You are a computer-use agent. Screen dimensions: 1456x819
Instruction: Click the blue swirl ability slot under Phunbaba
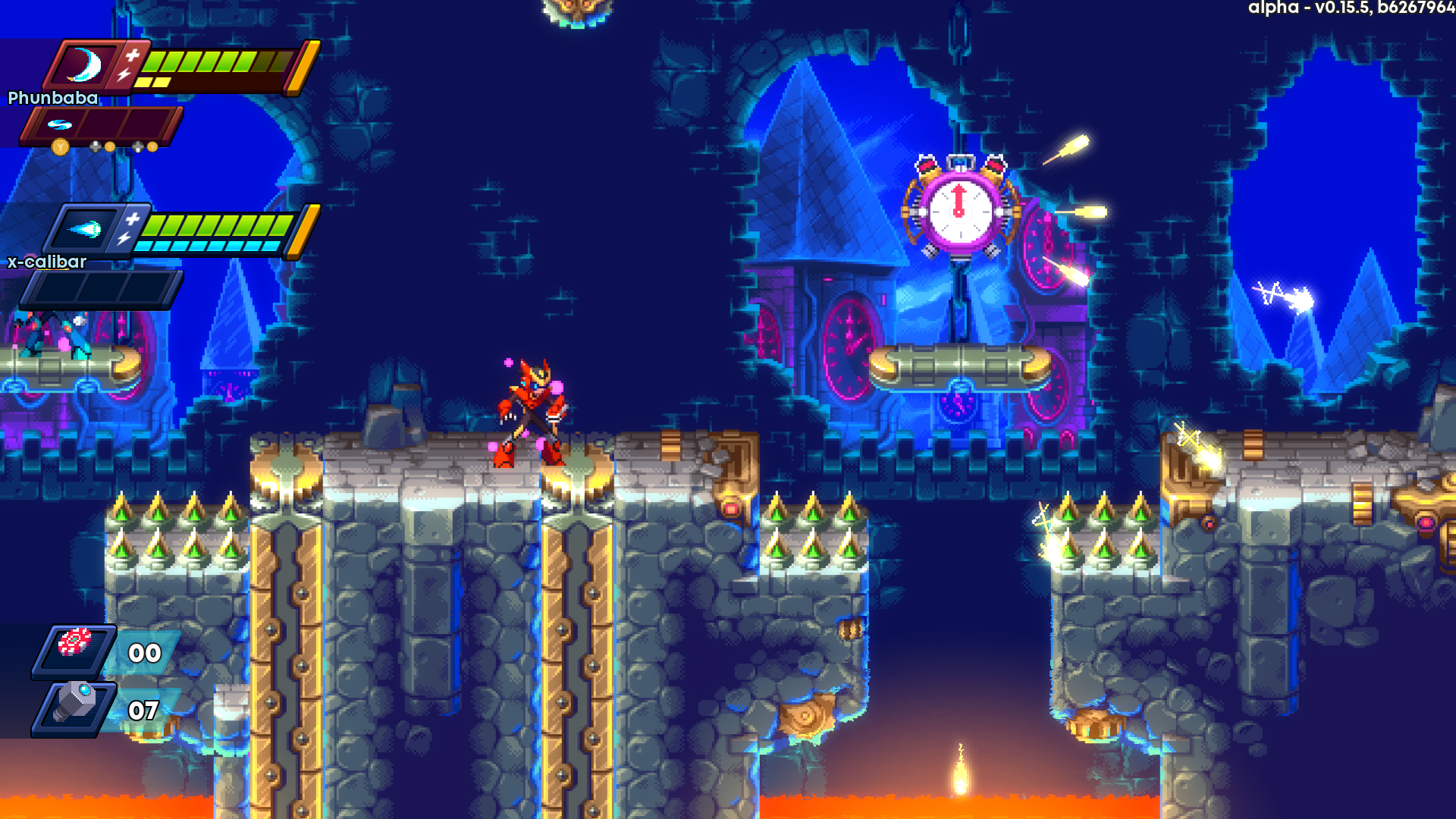pyautogui.click(x=59, y=124)
